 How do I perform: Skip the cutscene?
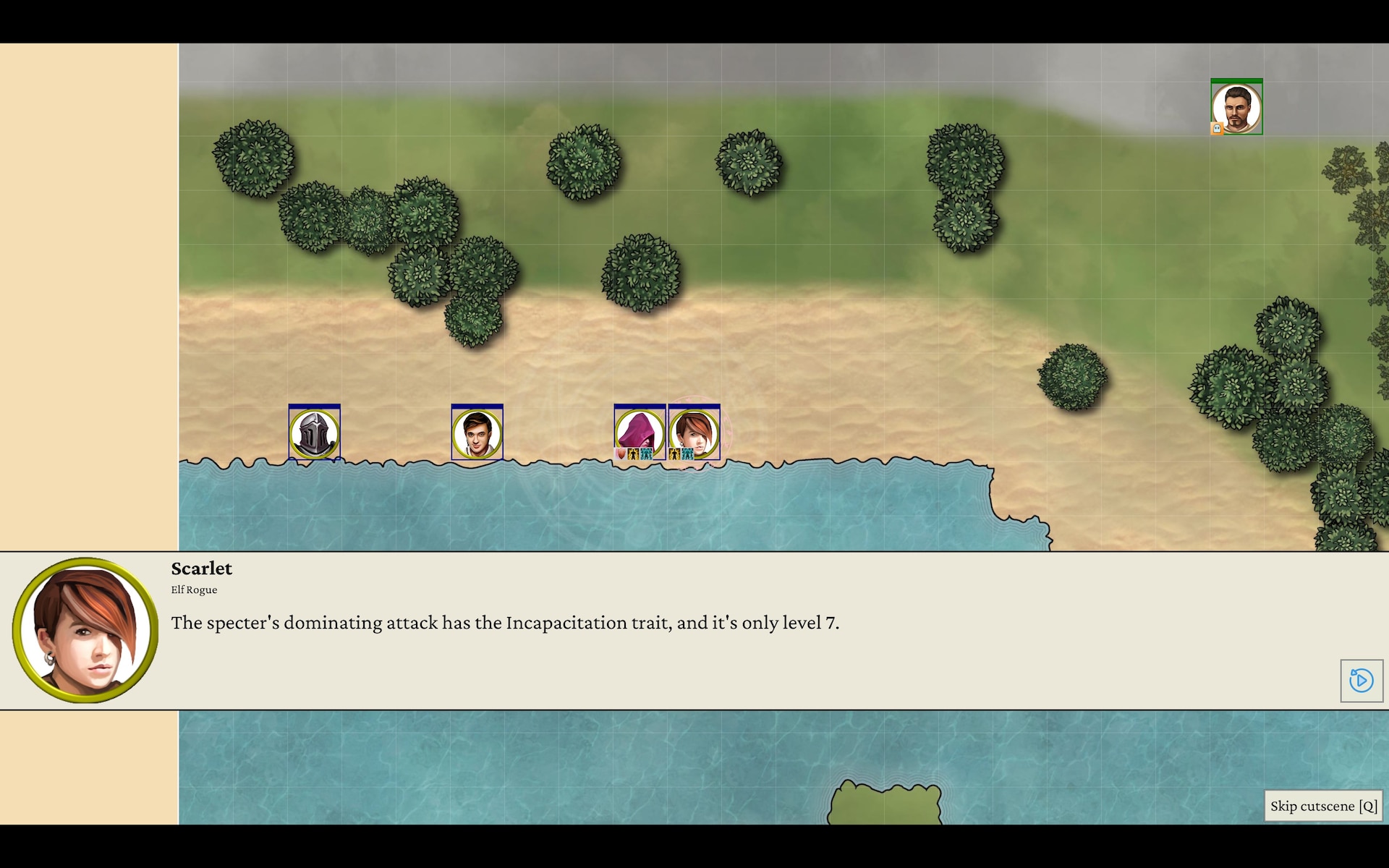pos(1323,806)
